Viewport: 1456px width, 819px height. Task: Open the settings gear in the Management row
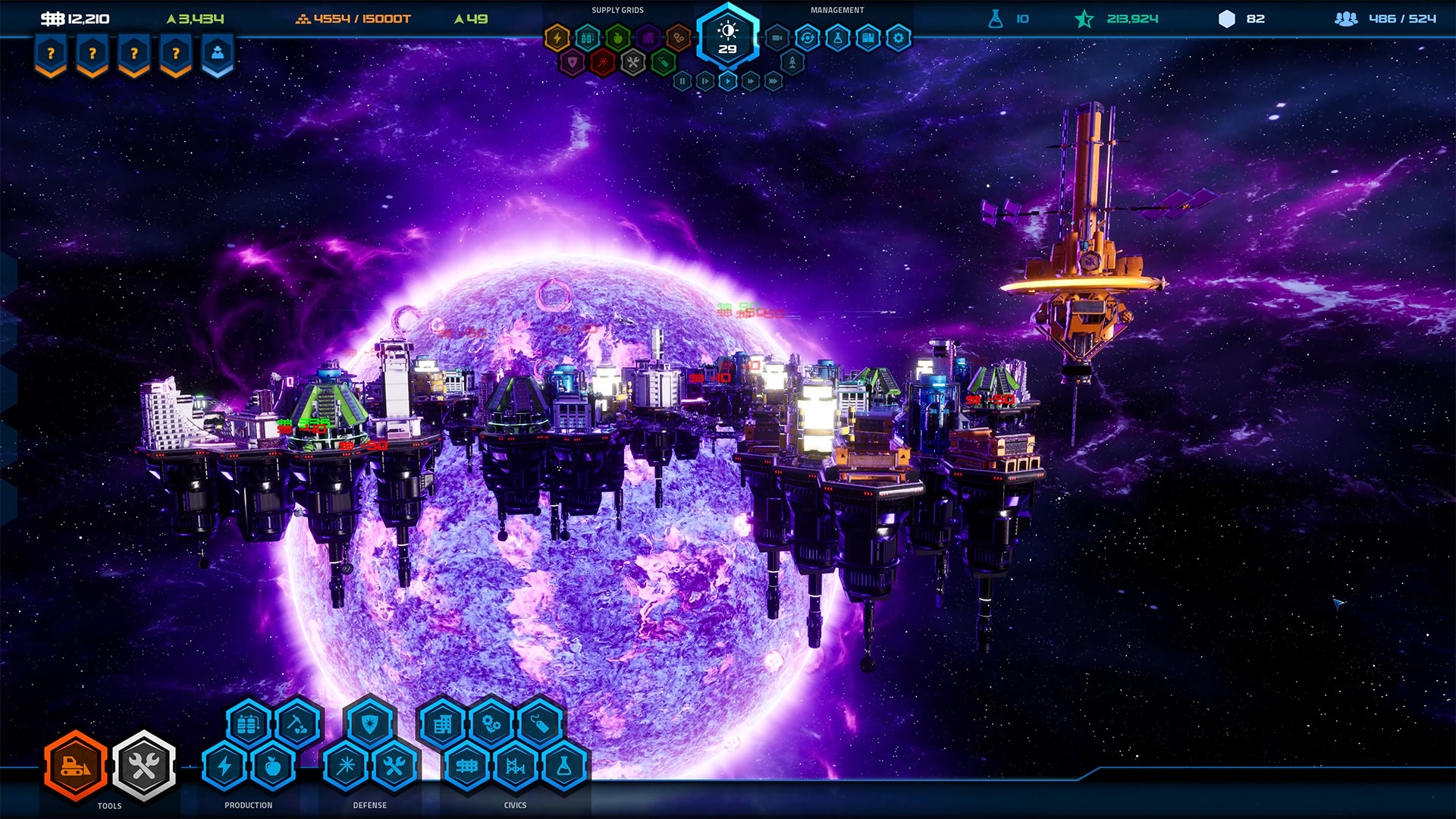899,36
